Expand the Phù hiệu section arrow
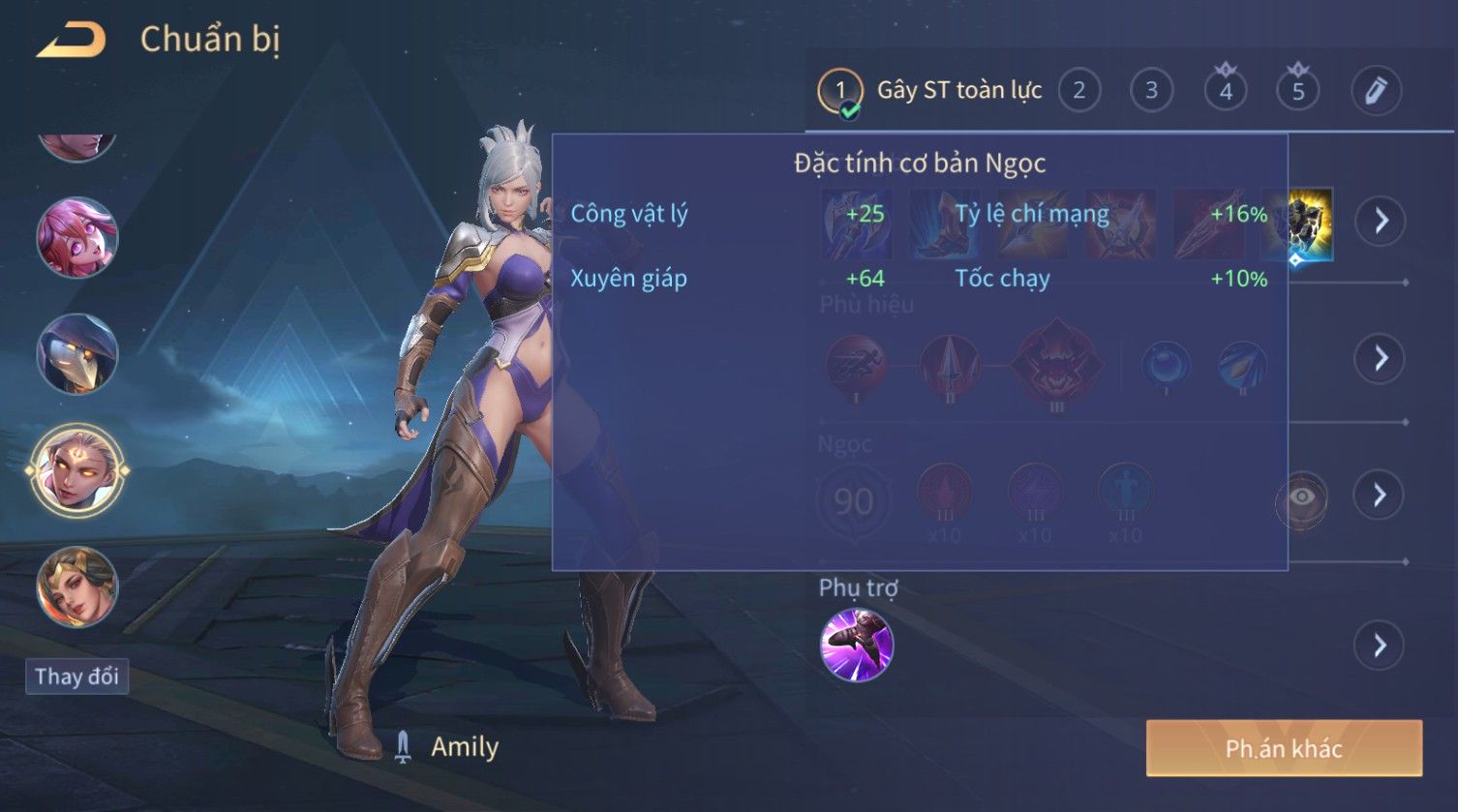Viewport: 1458px width, 812px height. [1380, 358]
